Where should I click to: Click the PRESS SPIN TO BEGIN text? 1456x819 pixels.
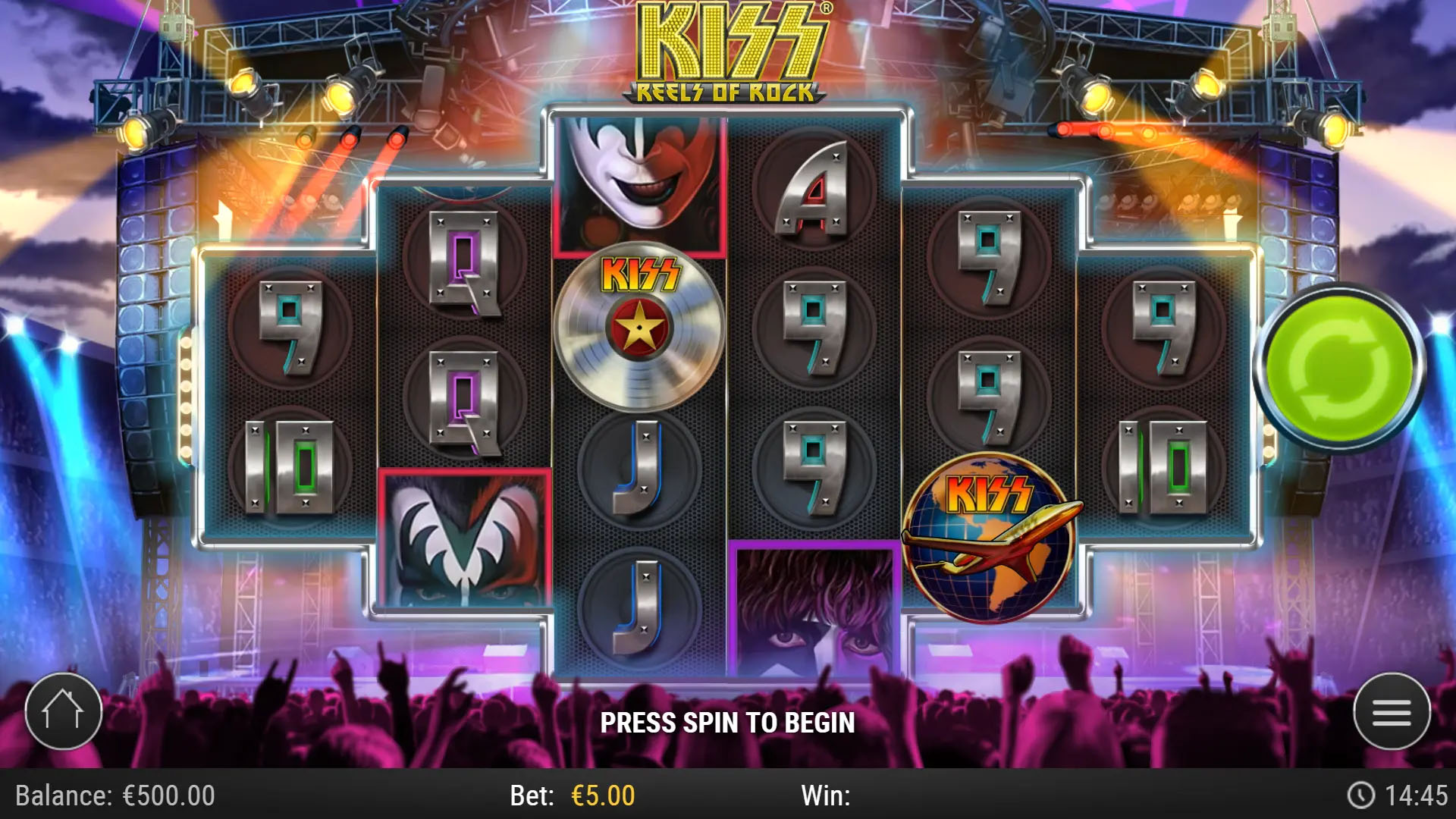tap(728, 722)
